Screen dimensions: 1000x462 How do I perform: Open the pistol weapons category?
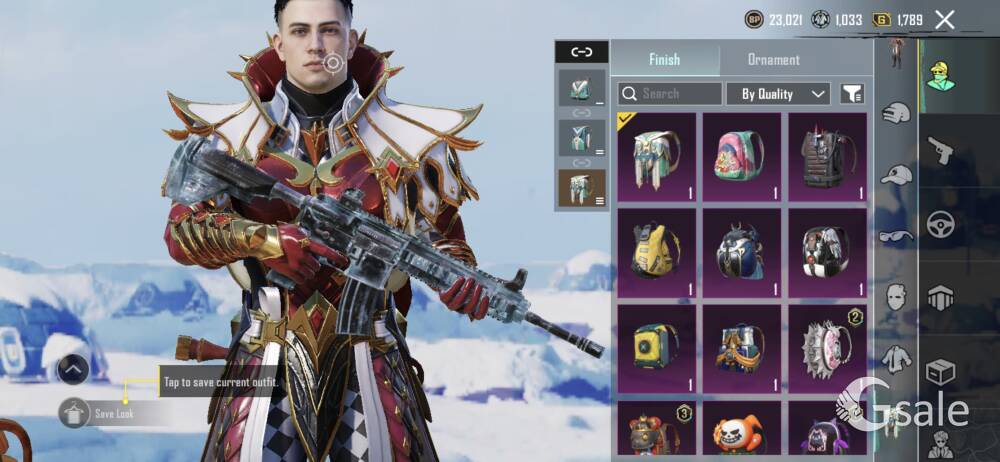[x=939, y=151]
